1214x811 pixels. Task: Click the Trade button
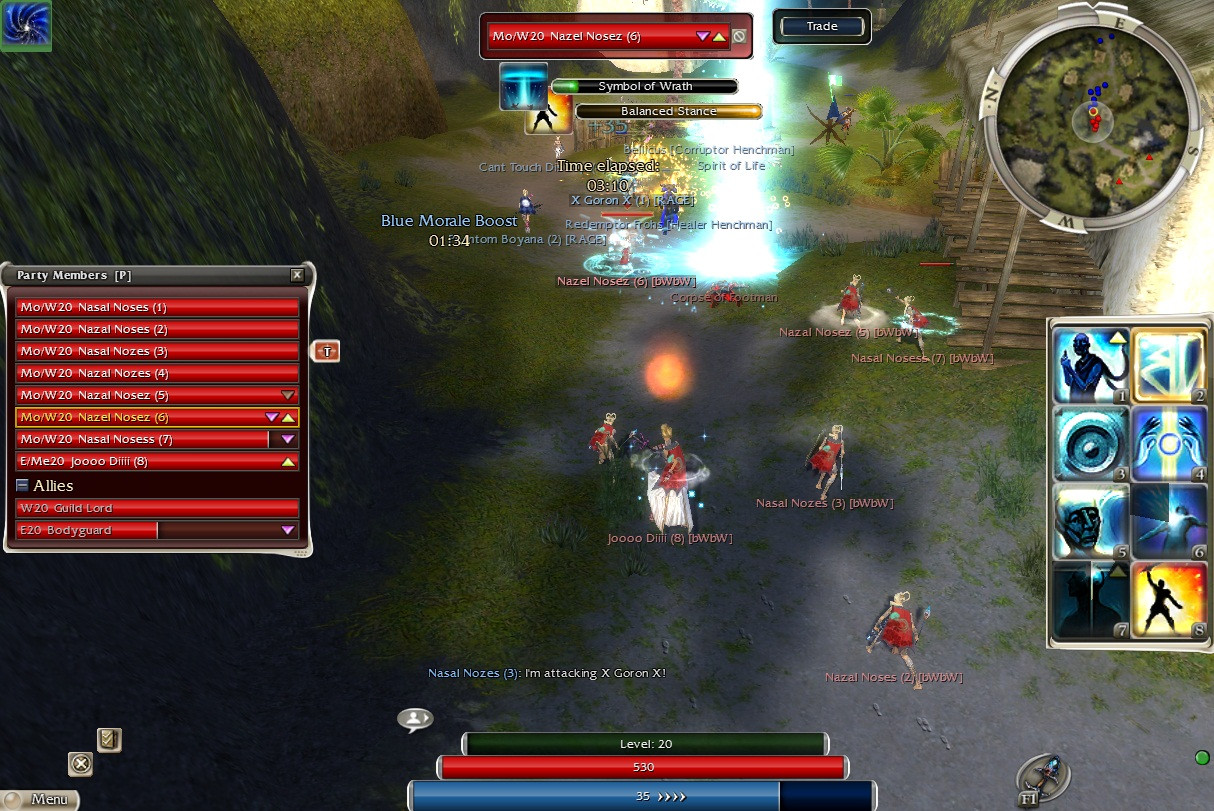tap(821, 26)
